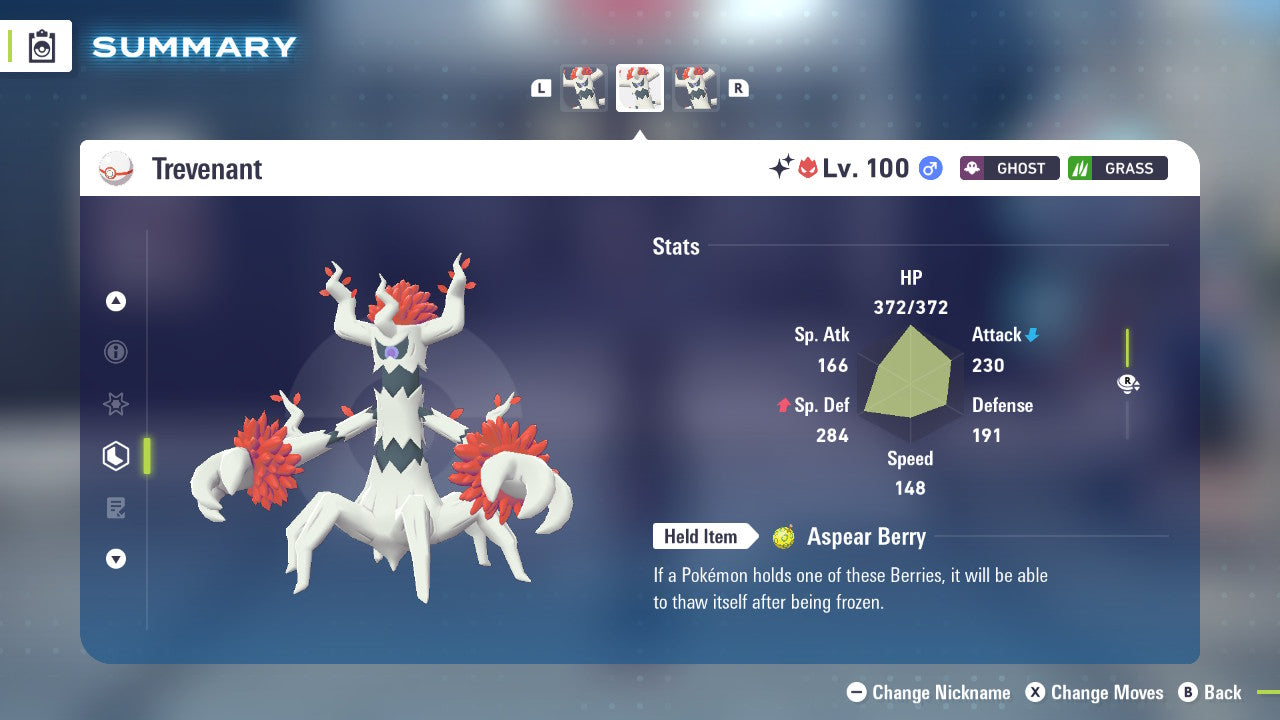Open the moves list sidebar icon
Viewport: 1280px width, 720px height.
pos(116,508)
